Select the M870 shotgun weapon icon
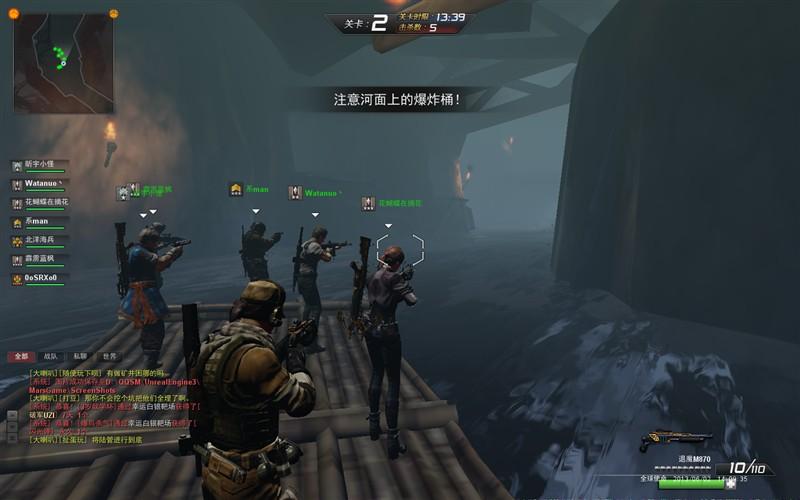This screenshot has width=800, height=500. point(676,439)
